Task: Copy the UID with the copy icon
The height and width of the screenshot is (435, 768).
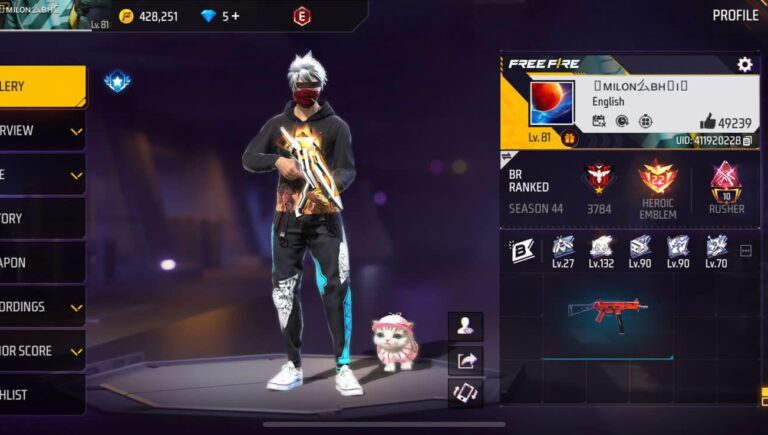Action: [x=747, y=141]
